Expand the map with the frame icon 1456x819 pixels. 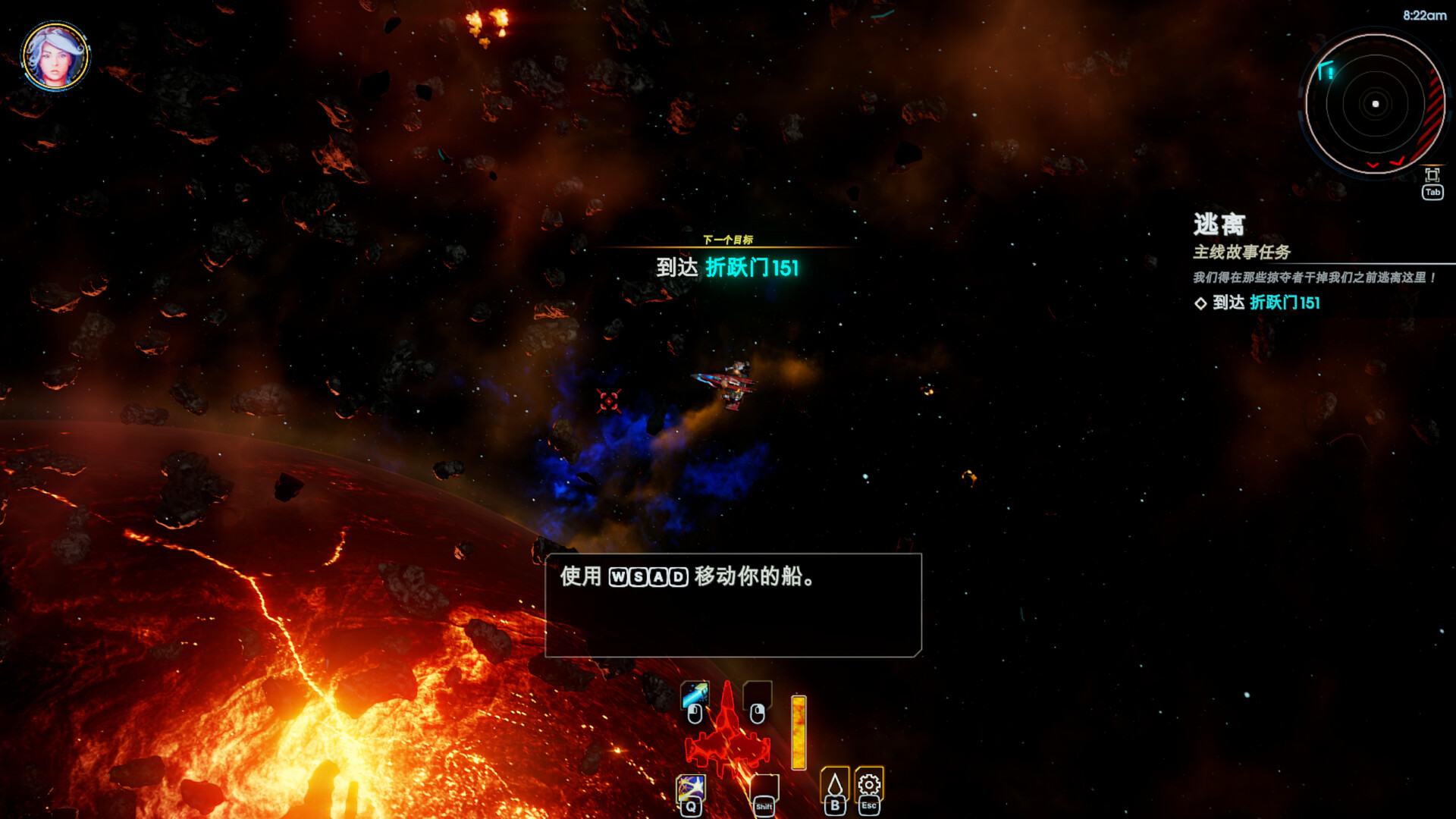tap(1432, 175)
